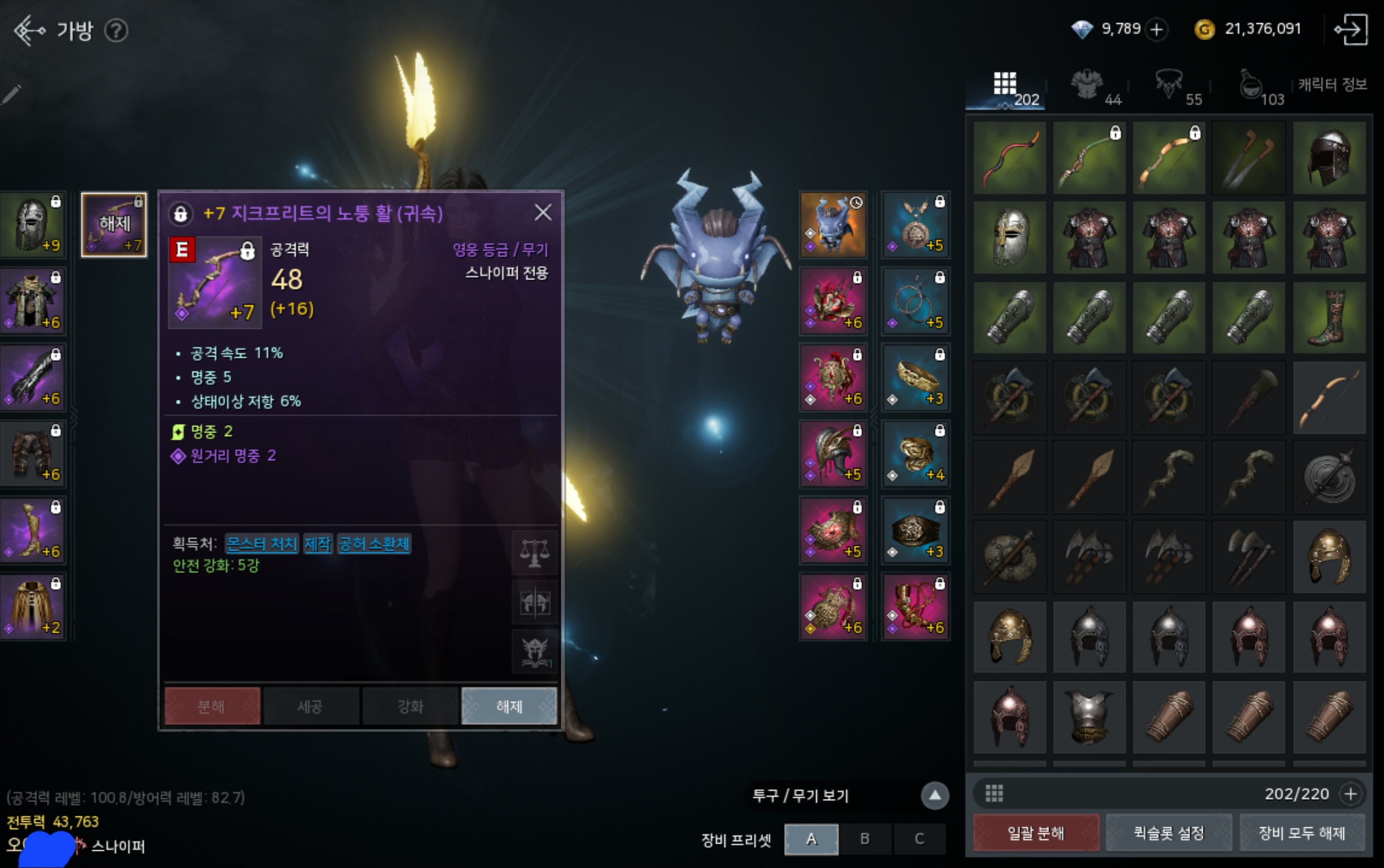The width and height of the screenshot is (1384, 868).
Task: Expand the 투구 / 무기 보기 arrow toggle
Action: [x=935, y=796]
